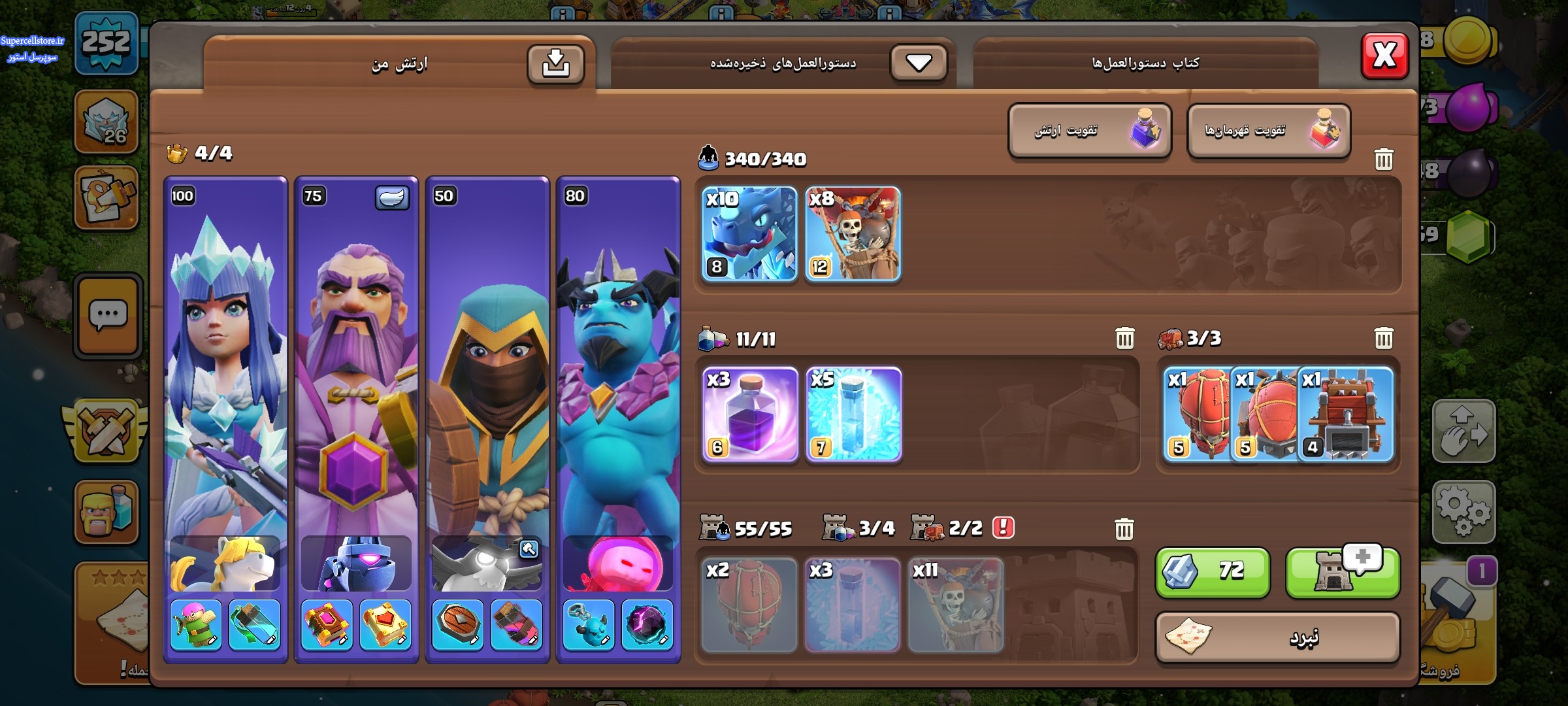Select the Balloon troop card

853,234
